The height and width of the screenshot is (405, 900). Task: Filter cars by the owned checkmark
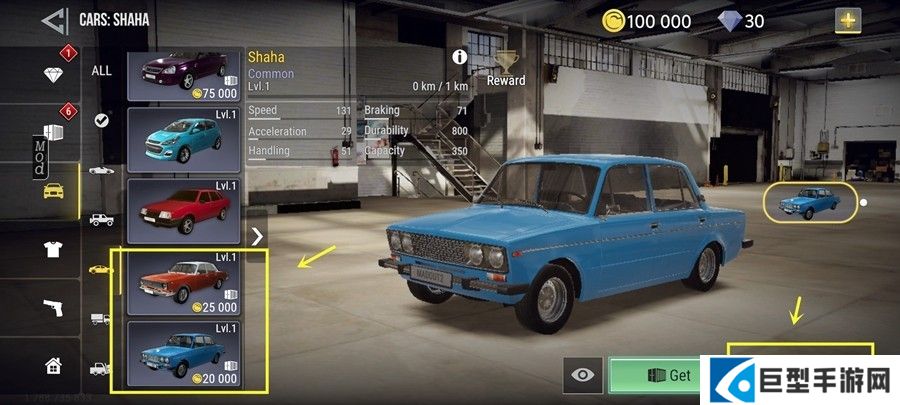click(102, 120)
